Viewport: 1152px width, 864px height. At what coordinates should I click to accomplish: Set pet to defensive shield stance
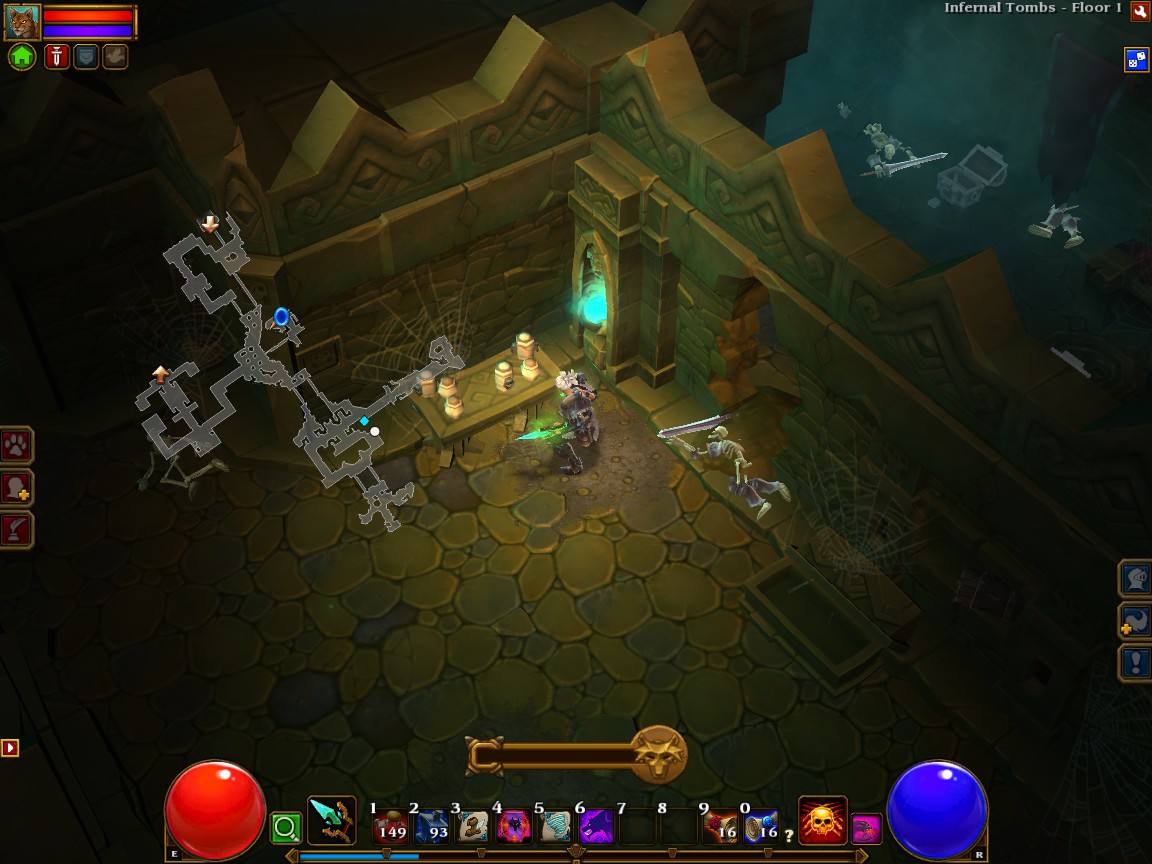coord(86,57)
